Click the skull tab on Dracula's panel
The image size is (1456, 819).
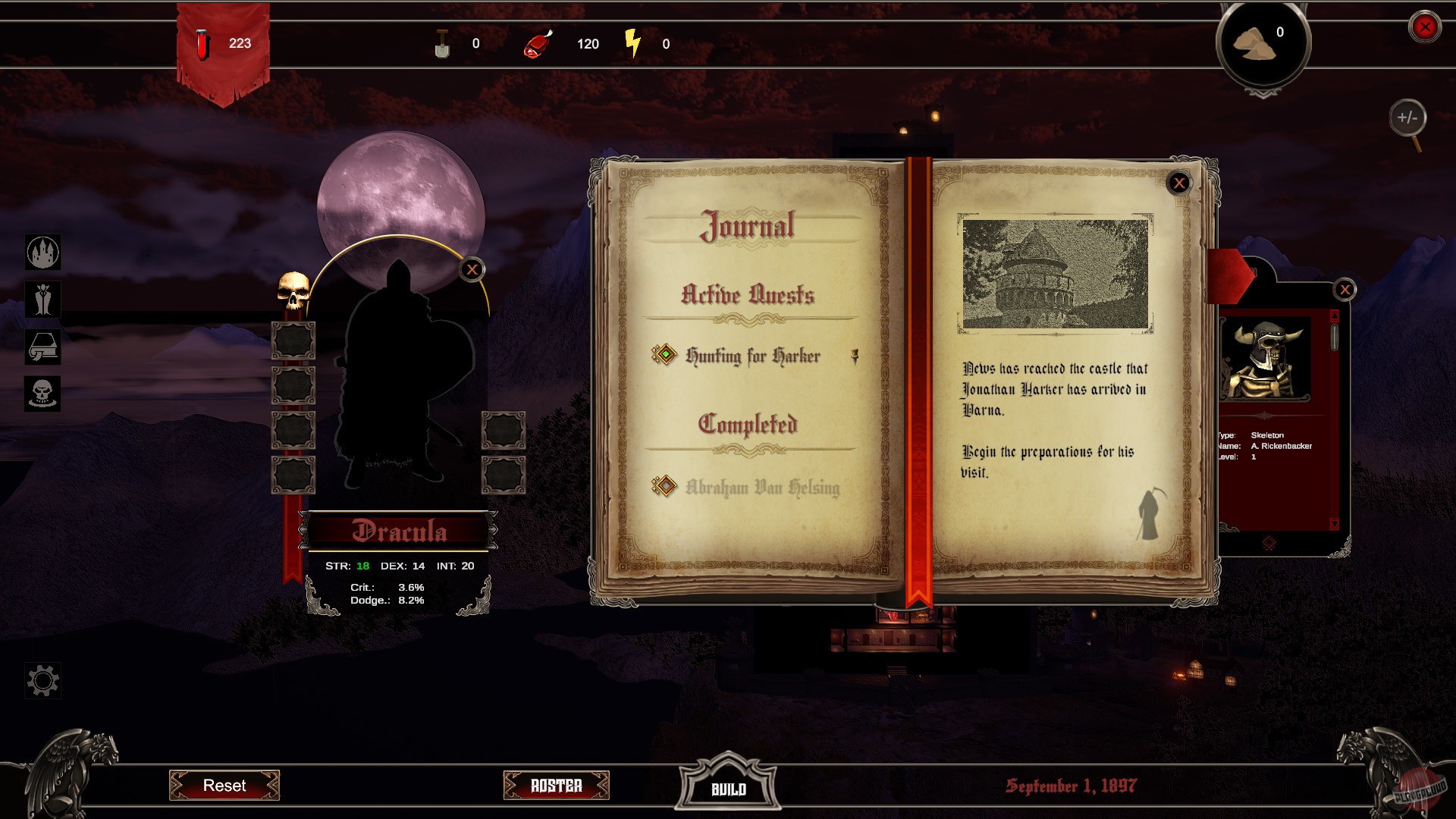point(293,291)
